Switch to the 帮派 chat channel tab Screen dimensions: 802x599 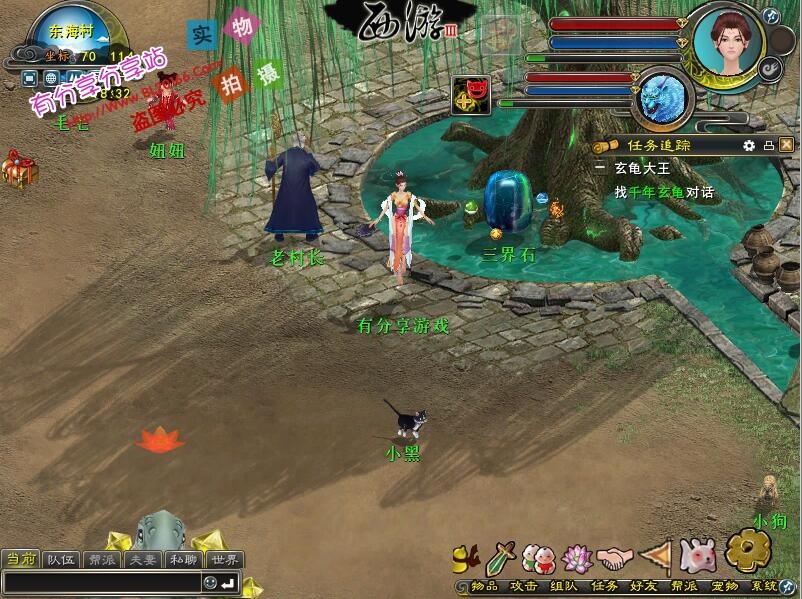pyautogui.click(x=101, y=560)
